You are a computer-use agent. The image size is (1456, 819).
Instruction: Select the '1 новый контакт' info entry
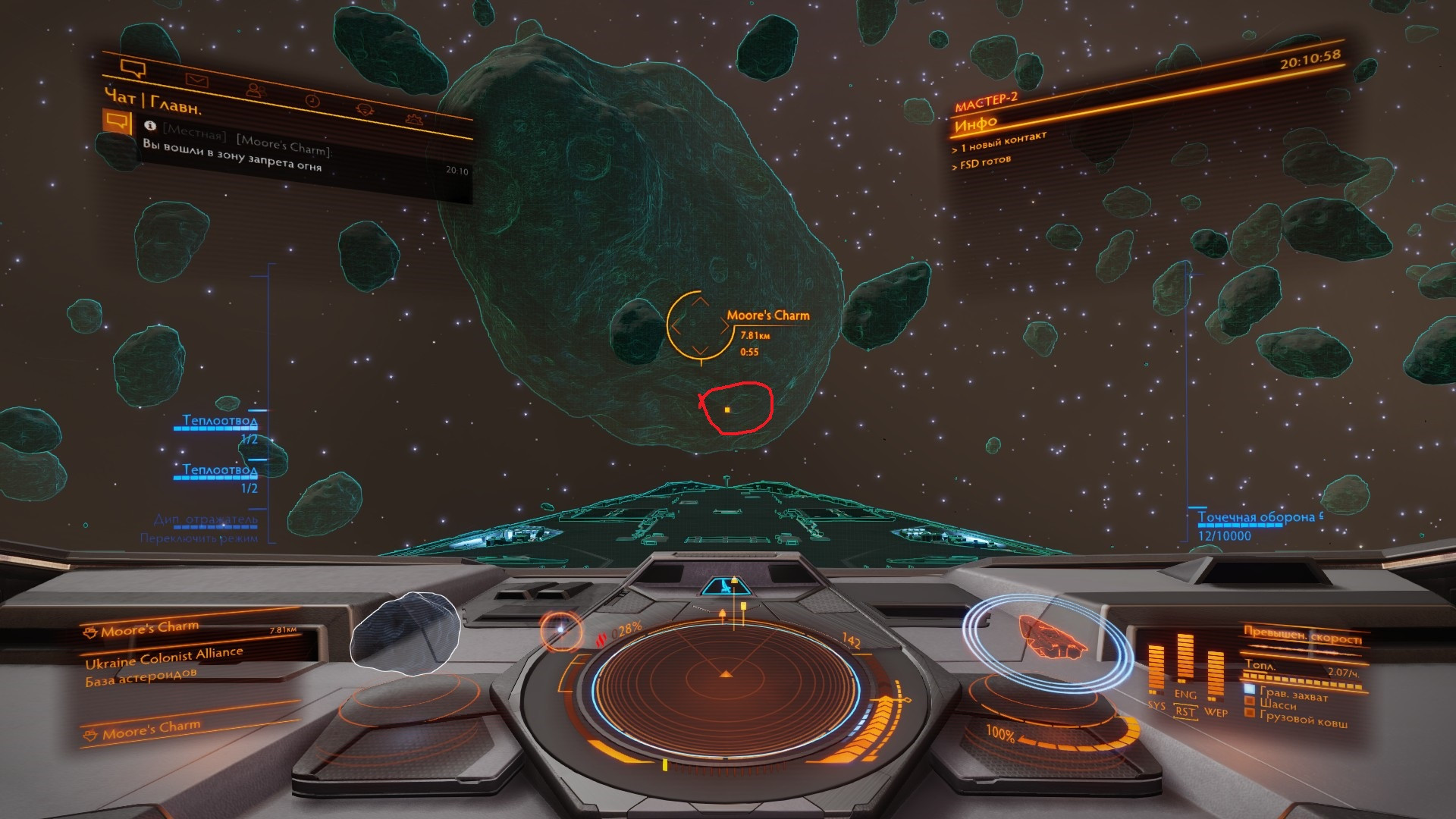[1003, 142]
